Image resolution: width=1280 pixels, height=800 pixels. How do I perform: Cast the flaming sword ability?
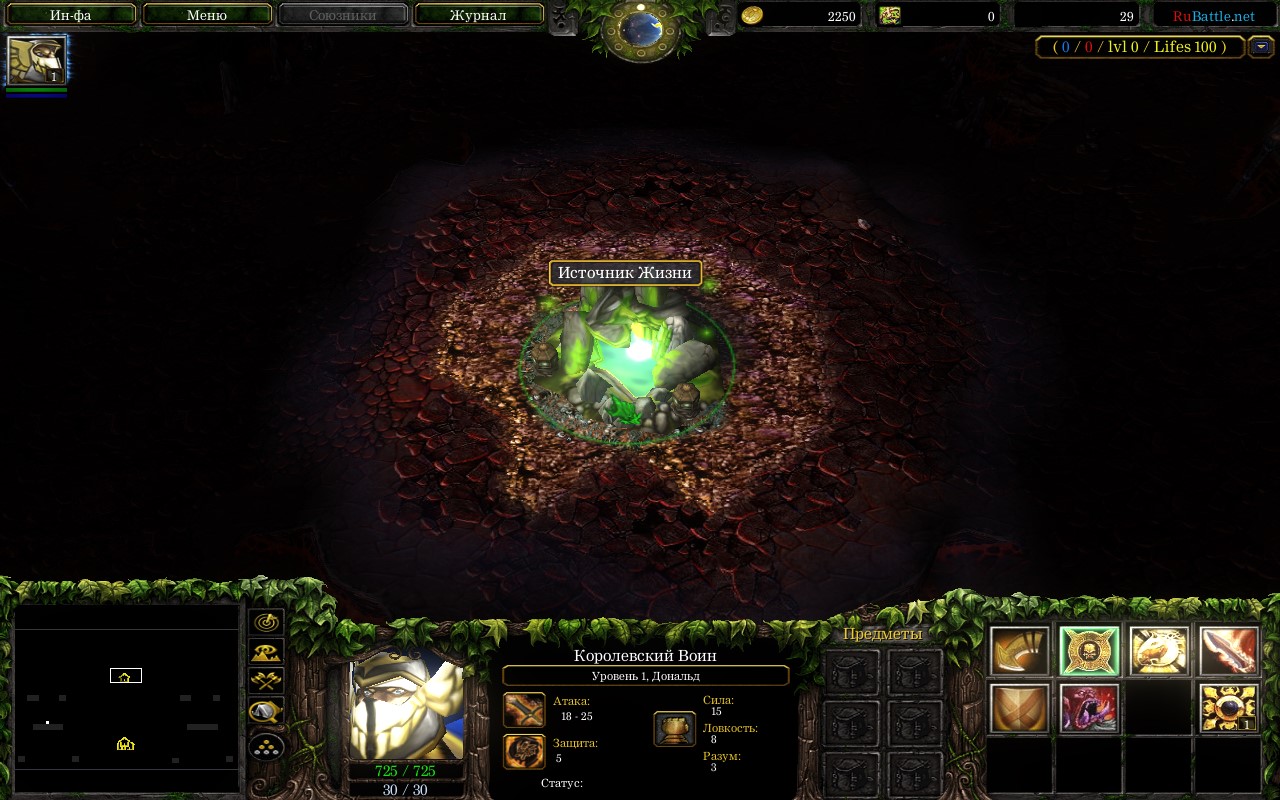tap(1228, 649)
